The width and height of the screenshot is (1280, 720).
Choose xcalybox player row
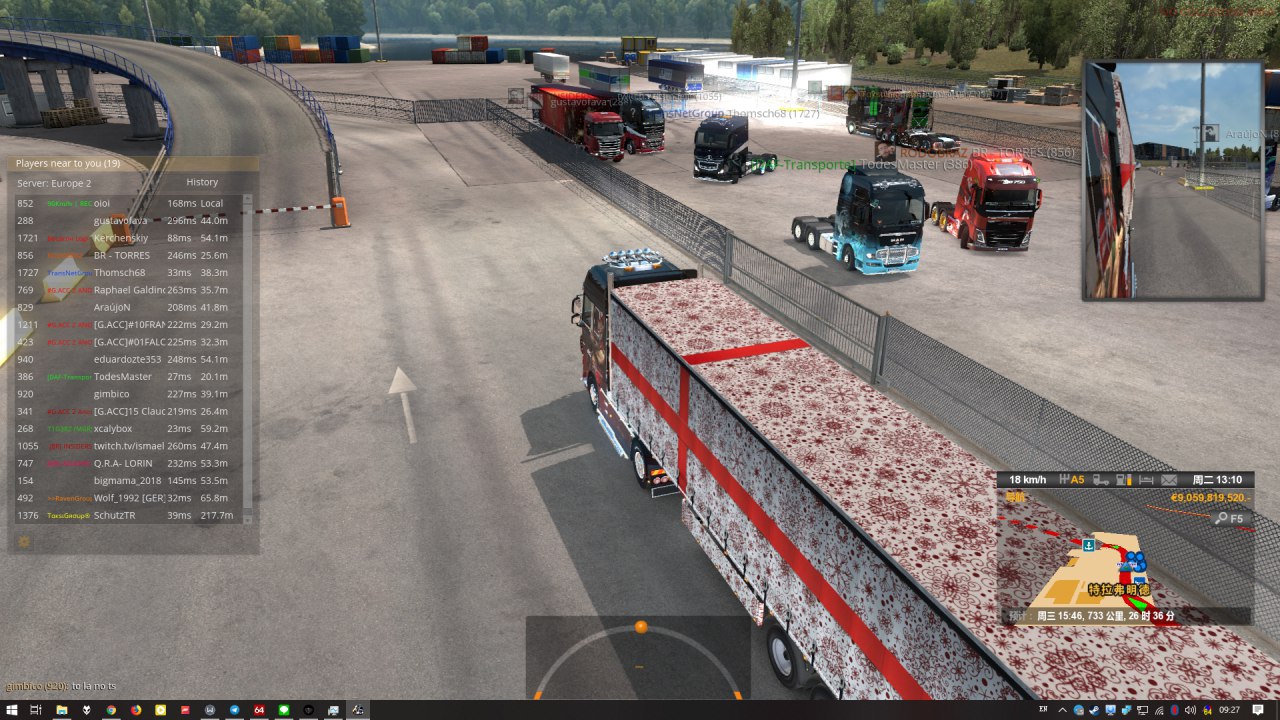click(113, 429)
